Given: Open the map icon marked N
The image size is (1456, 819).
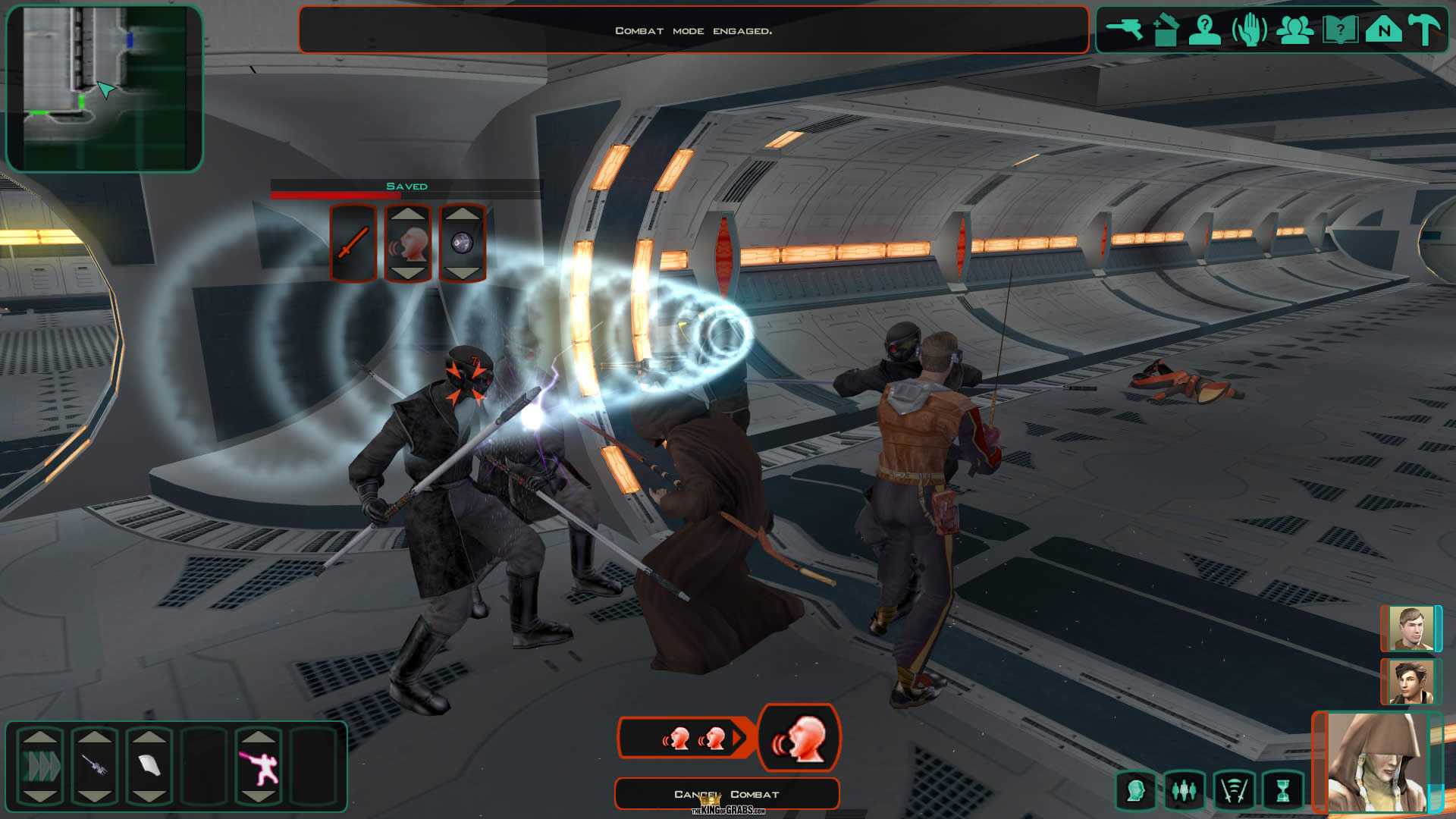Looking at the screenshot, I should (x=1383, y=30).
